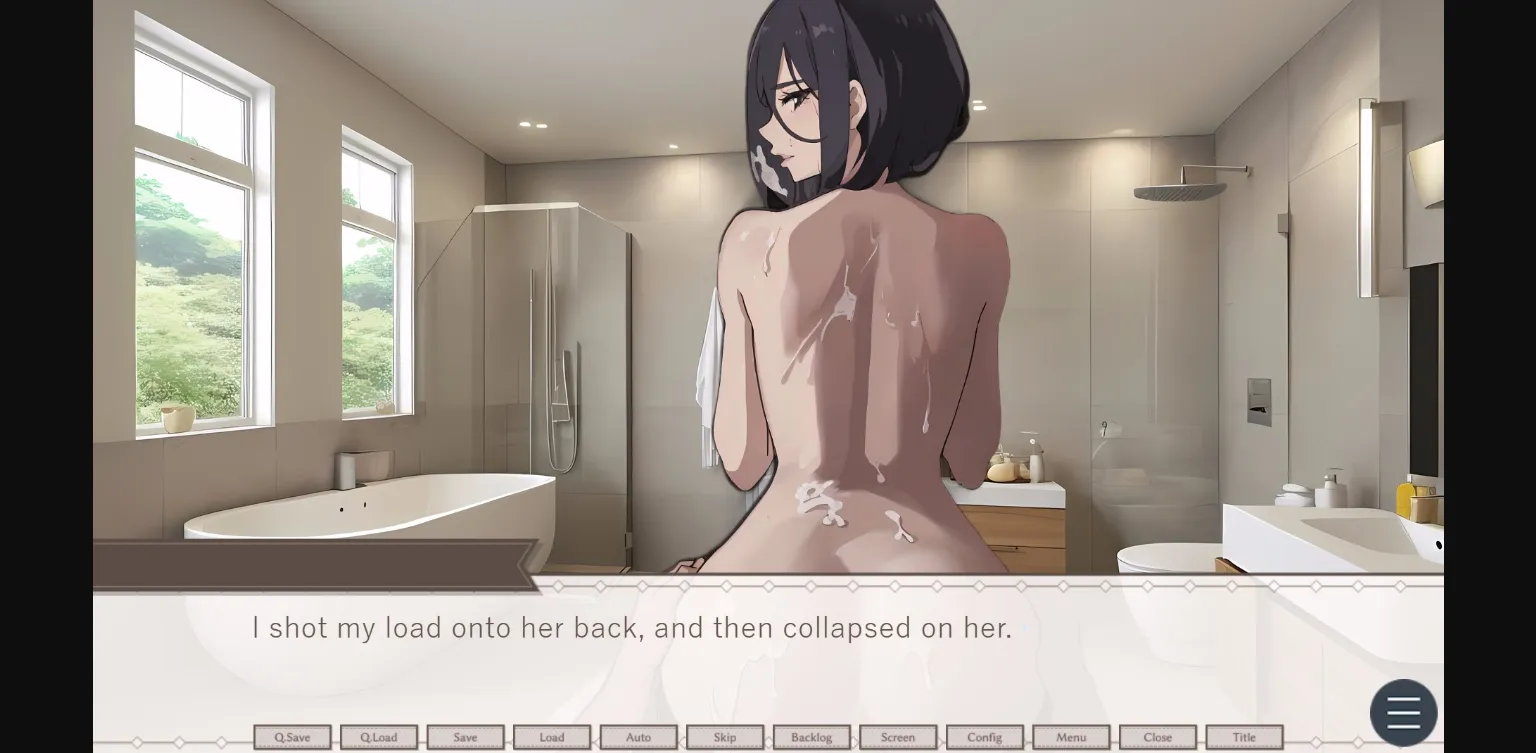Open the Save screen

465,737
